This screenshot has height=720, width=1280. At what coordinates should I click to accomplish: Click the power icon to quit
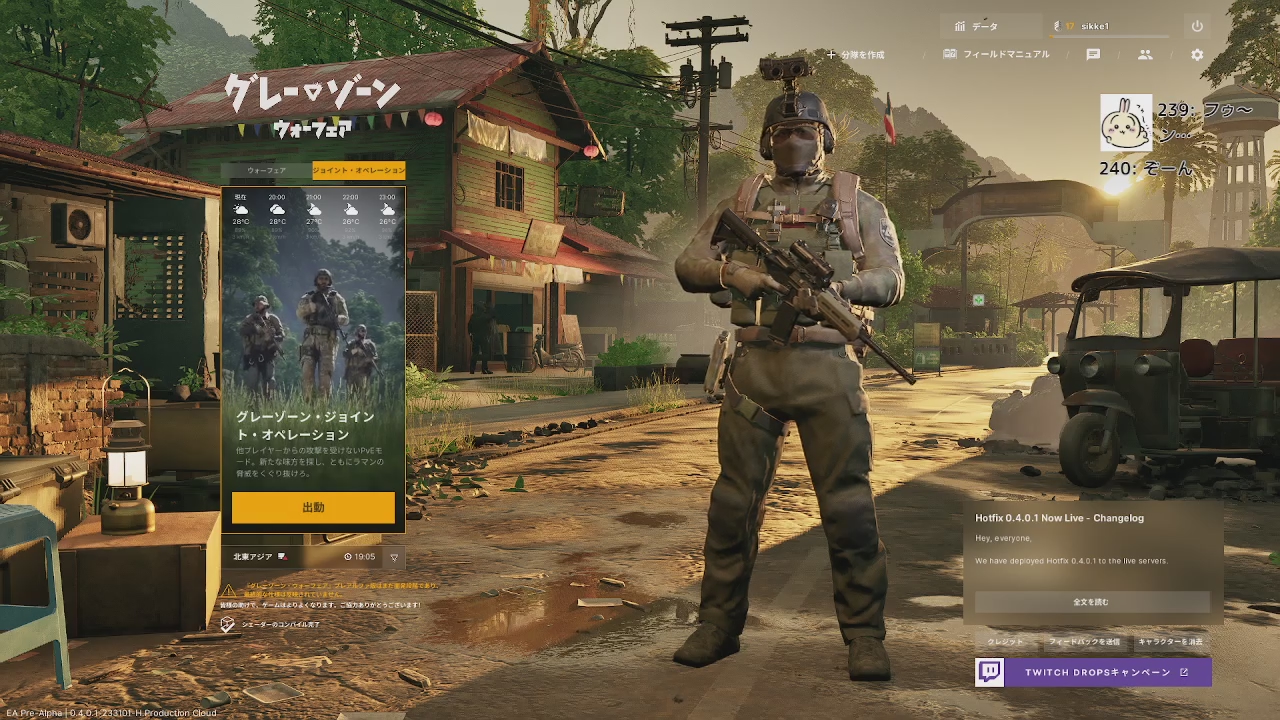click(x=1197, y=26)
